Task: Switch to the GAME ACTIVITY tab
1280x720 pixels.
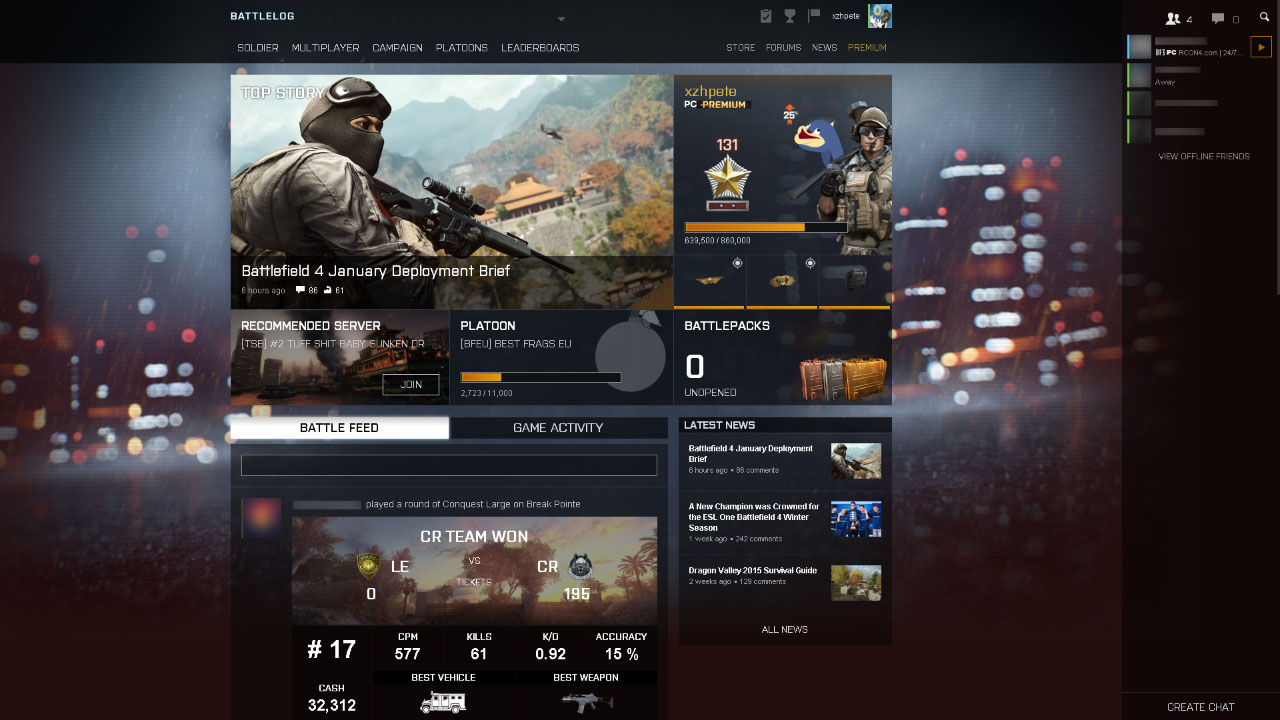Action: pos(558,427)
